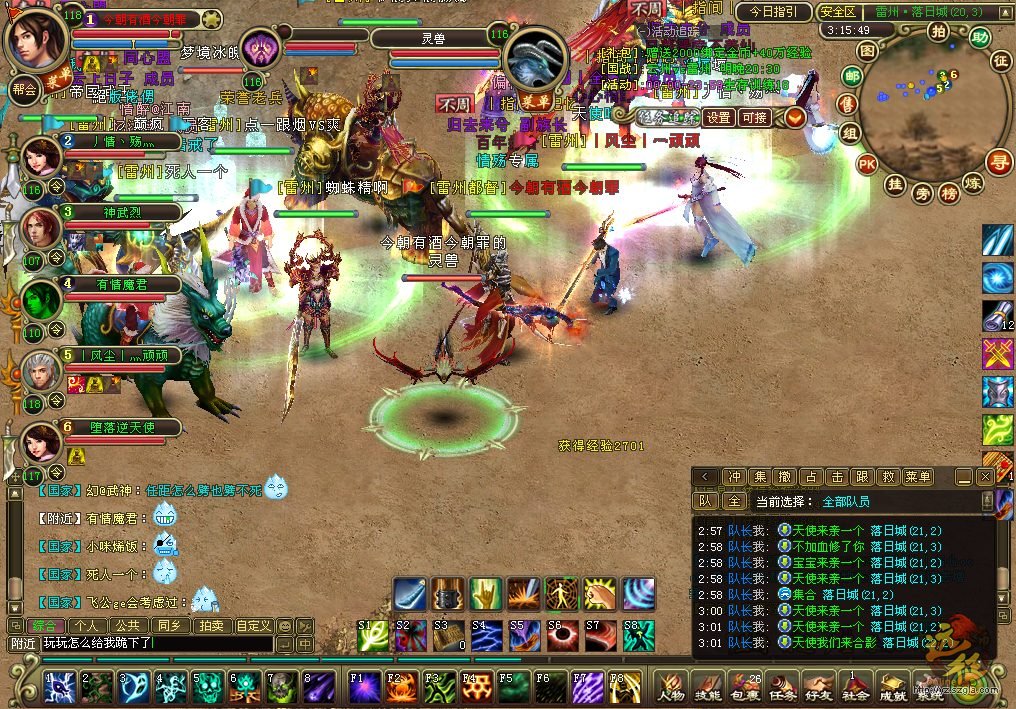Viewport: 1016px width, 709px height.
Task: Switch to the 个人 chat tab
Action: point(86,626)
